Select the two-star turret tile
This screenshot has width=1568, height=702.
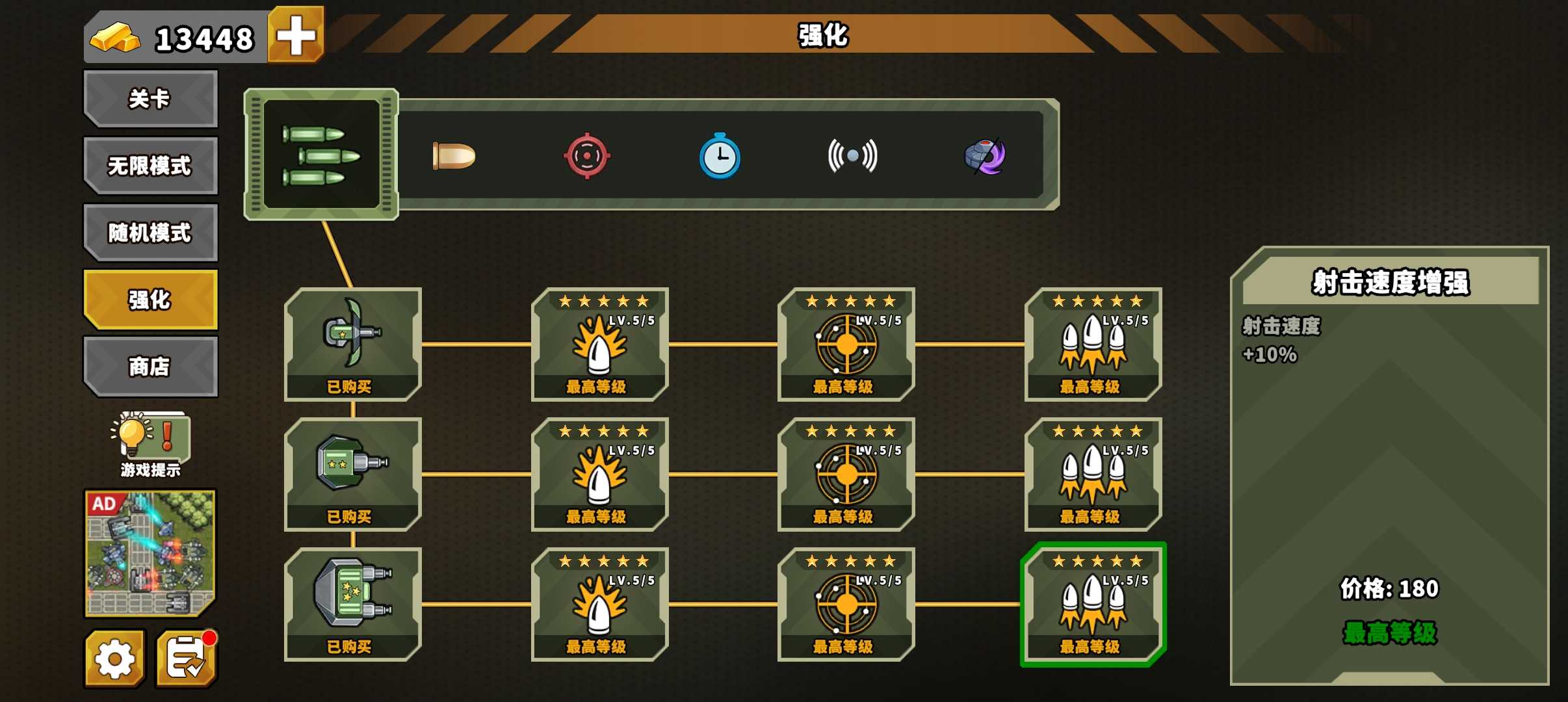[x=353, y=473]
